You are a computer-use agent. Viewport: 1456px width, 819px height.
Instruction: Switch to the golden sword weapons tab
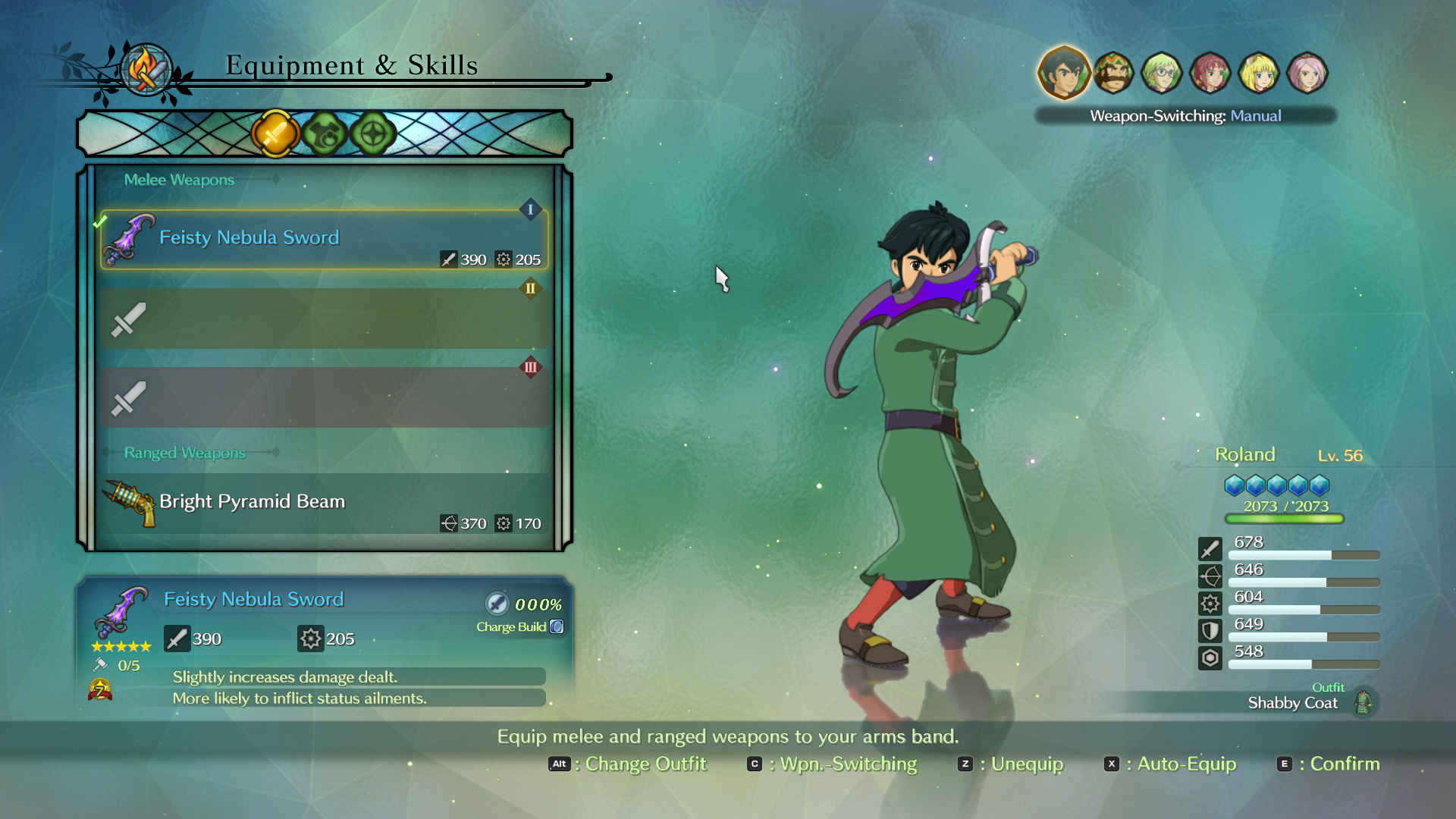tap(275, 134)
